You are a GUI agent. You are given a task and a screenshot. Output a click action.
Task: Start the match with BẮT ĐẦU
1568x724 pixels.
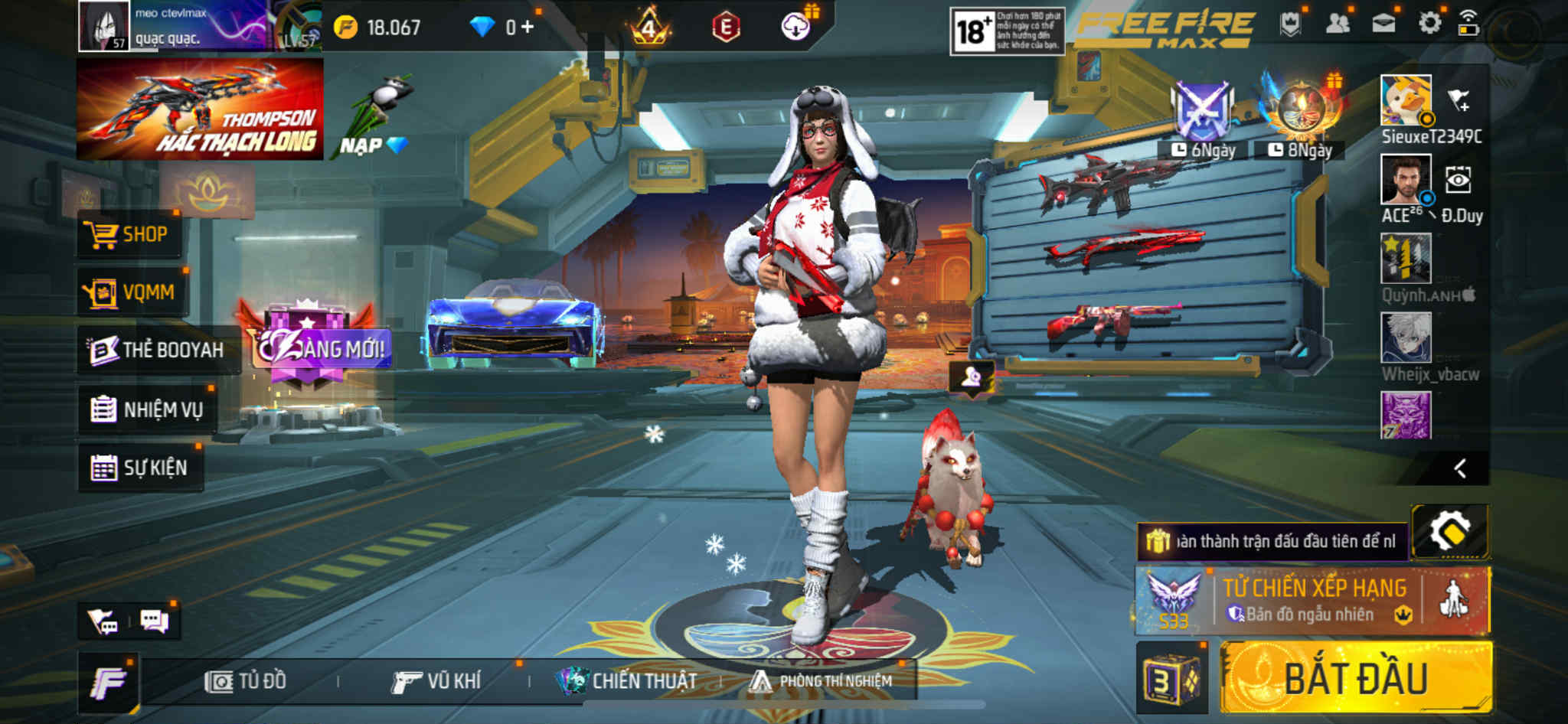[1355, 678]
